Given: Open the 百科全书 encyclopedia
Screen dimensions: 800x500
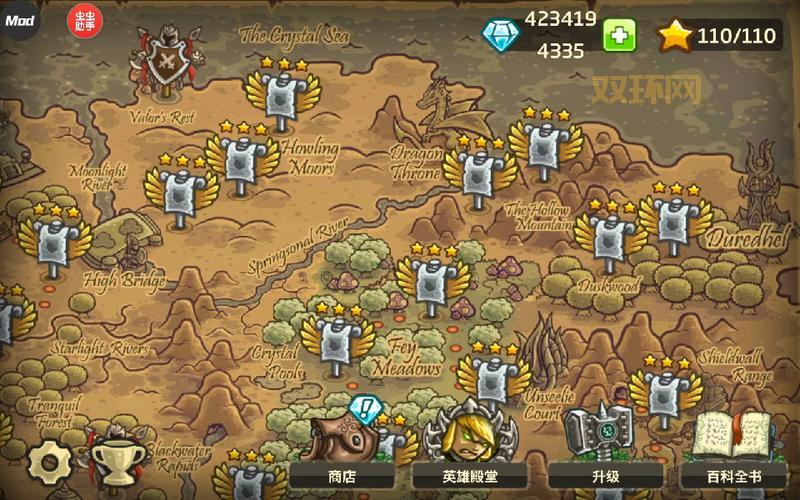Looking at the screenshot, I should point(739,477).
